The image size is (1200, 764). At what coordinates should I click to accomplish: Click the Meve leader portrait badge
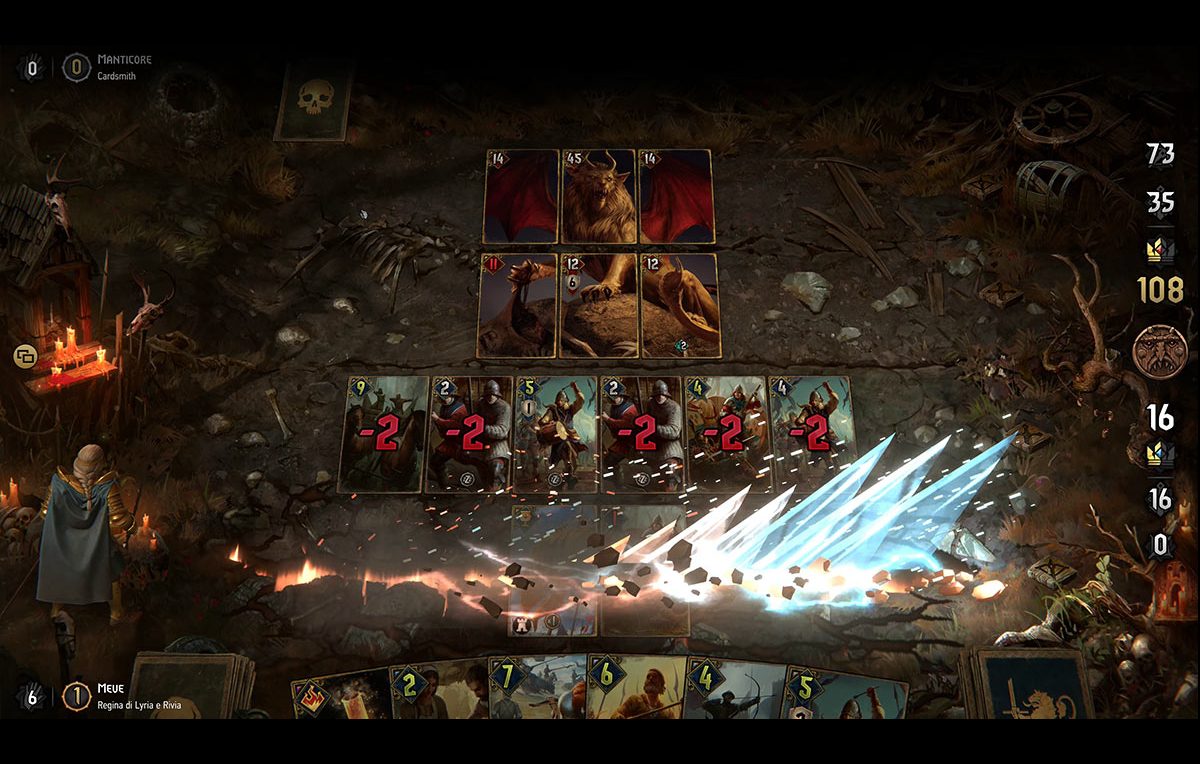tap(76, 696)
